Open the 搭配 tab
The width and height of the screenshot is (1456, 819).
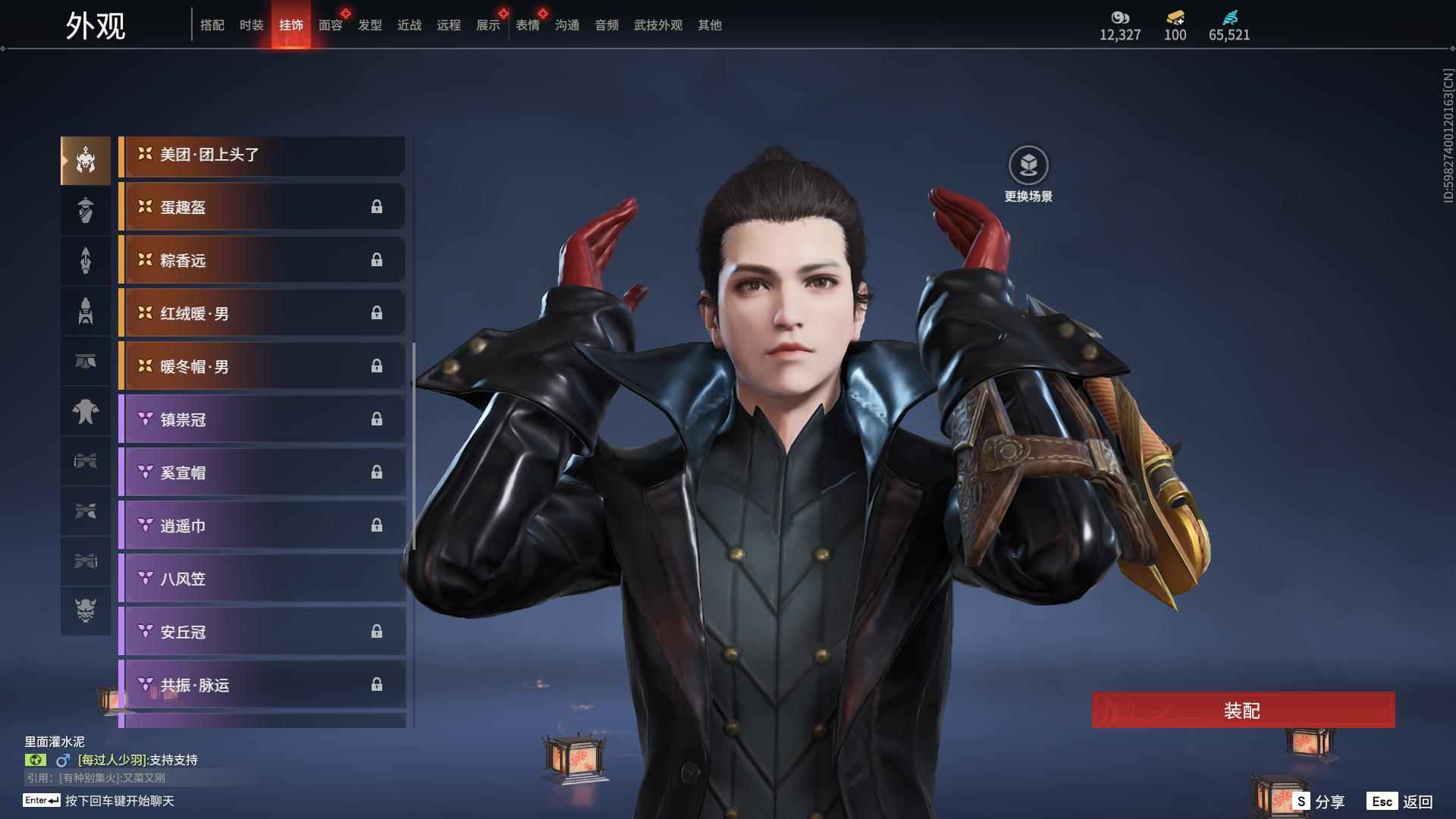(x=212, y=25)
